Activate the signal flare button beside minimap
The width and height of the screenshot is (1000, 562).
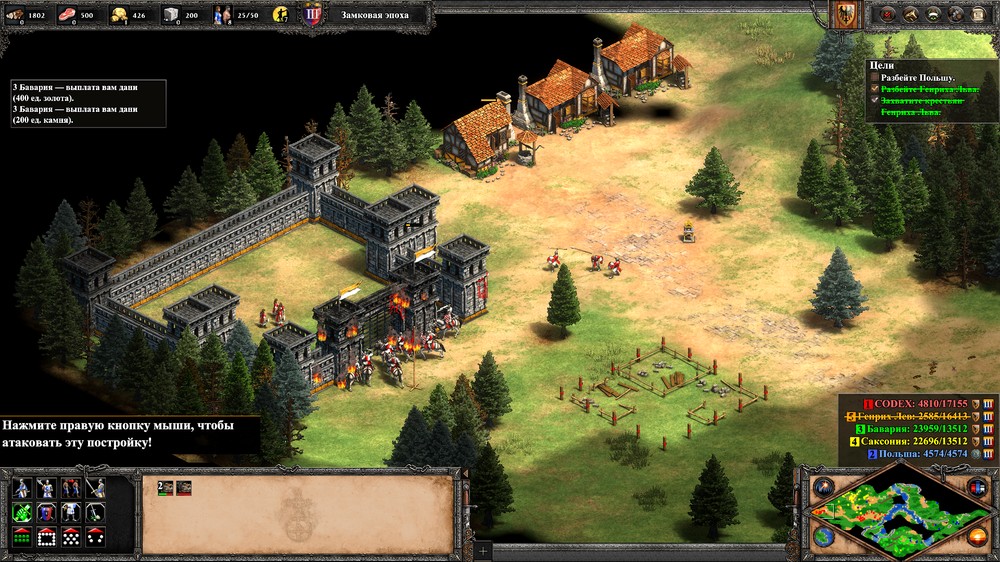tap(824, 487)
